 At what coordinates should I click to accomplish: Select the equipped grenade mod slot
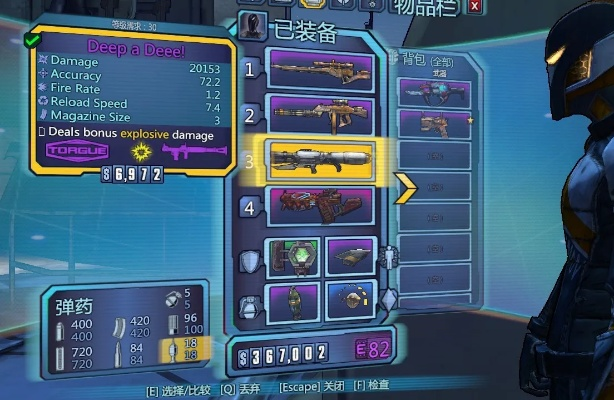click(x=294, y=301)
